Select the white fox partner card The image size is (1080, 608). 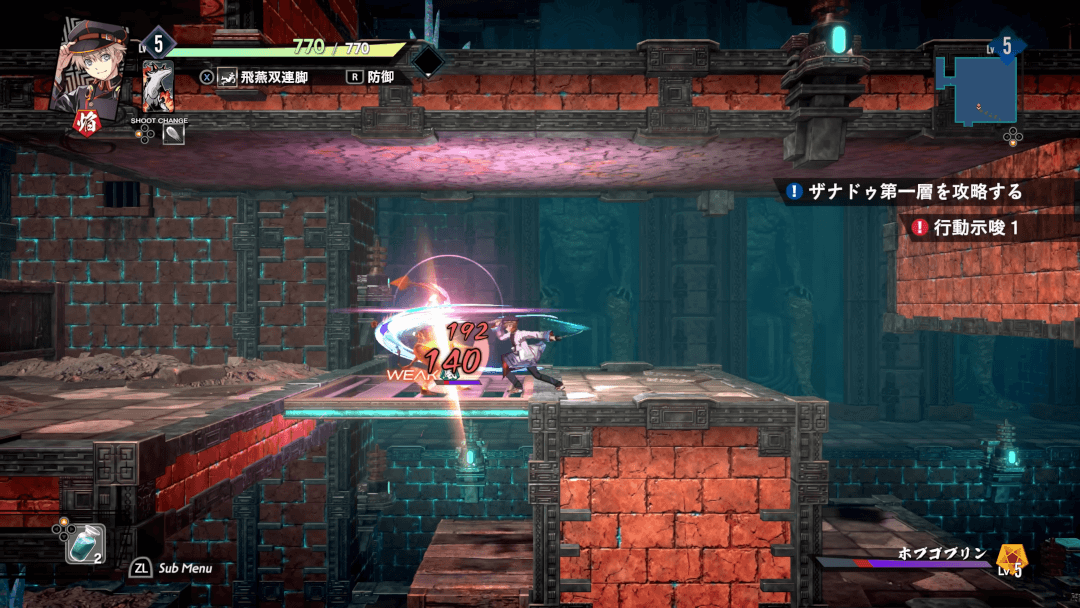[158, 86]
